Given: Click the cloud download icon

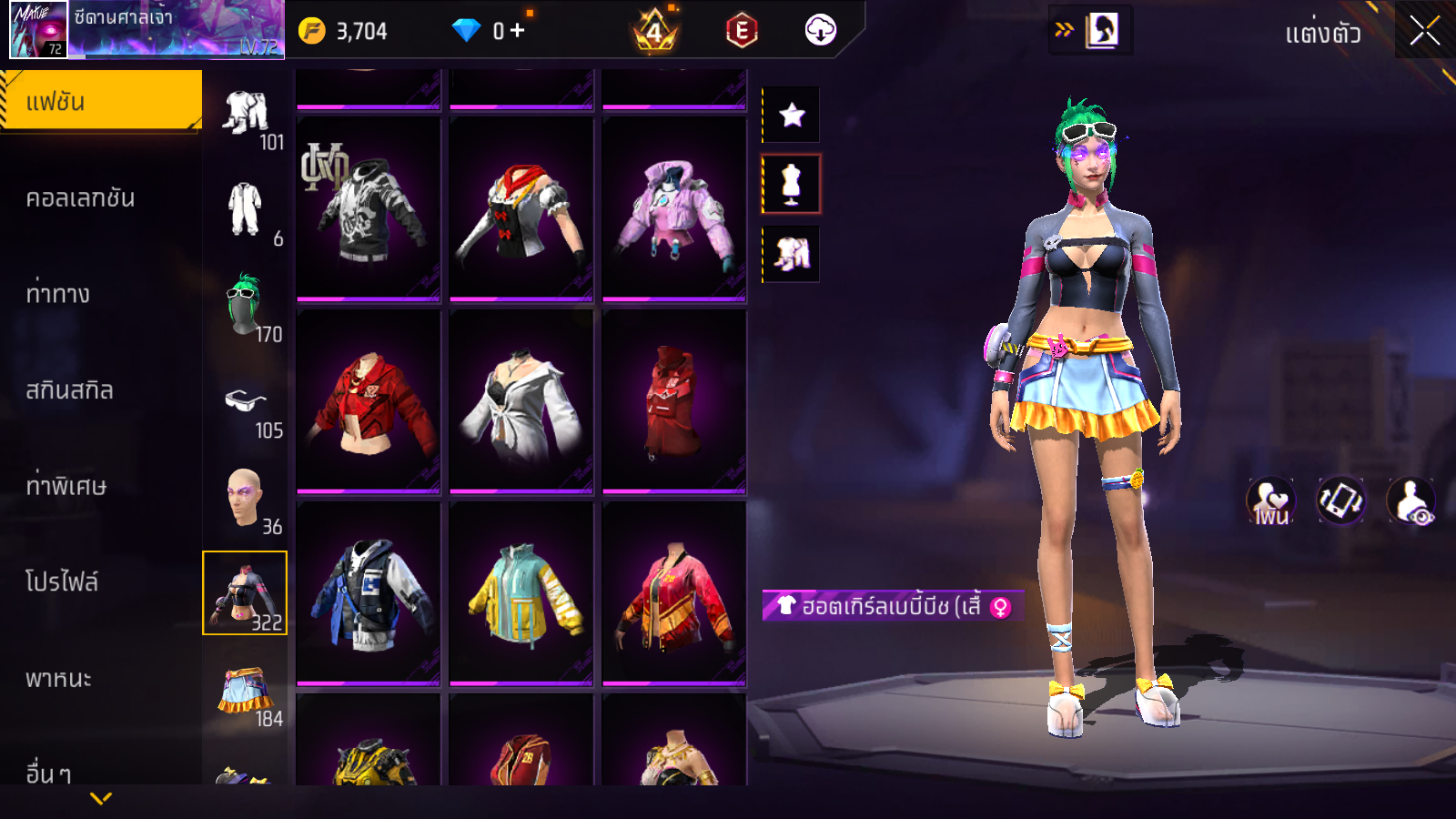Looking at the screenshot, I should click(x=820, y=31).
